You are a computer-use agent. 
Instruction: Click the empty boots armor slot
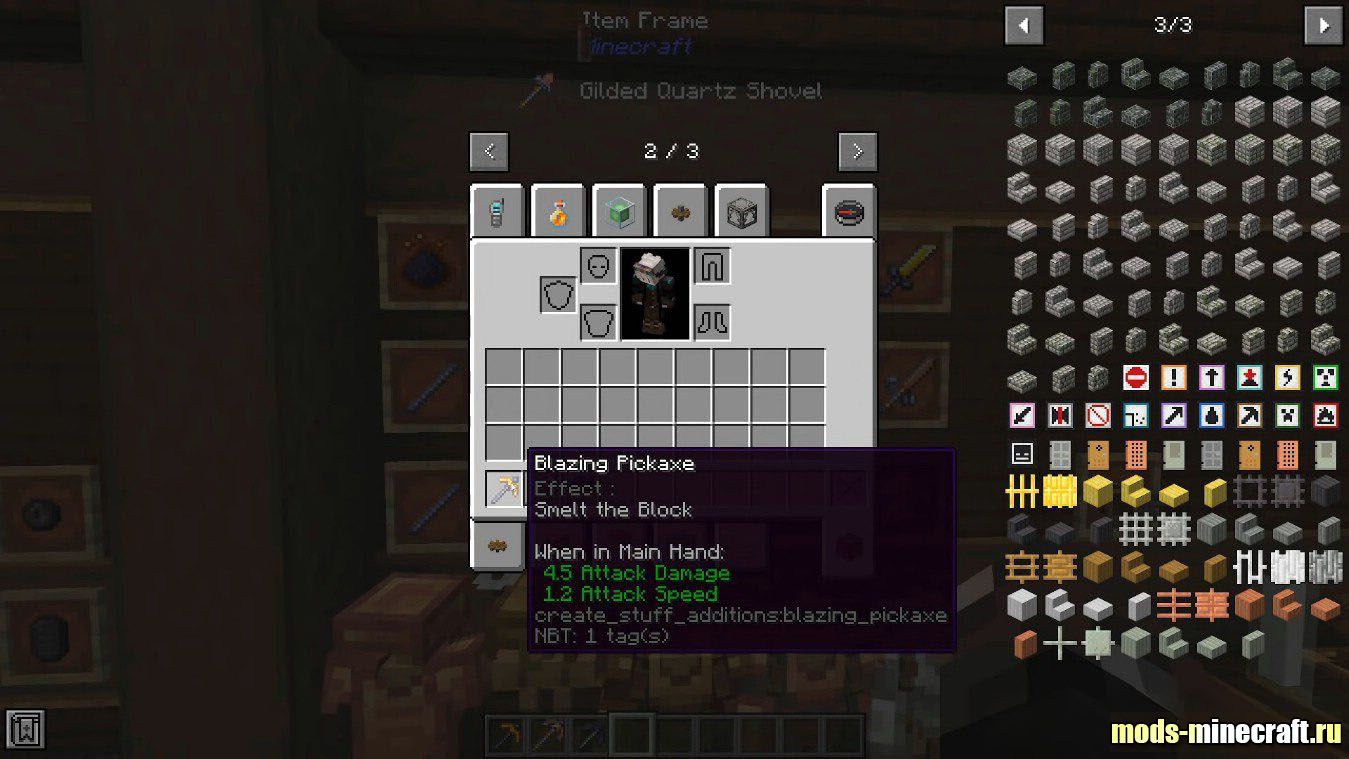[x=712, y=322]
